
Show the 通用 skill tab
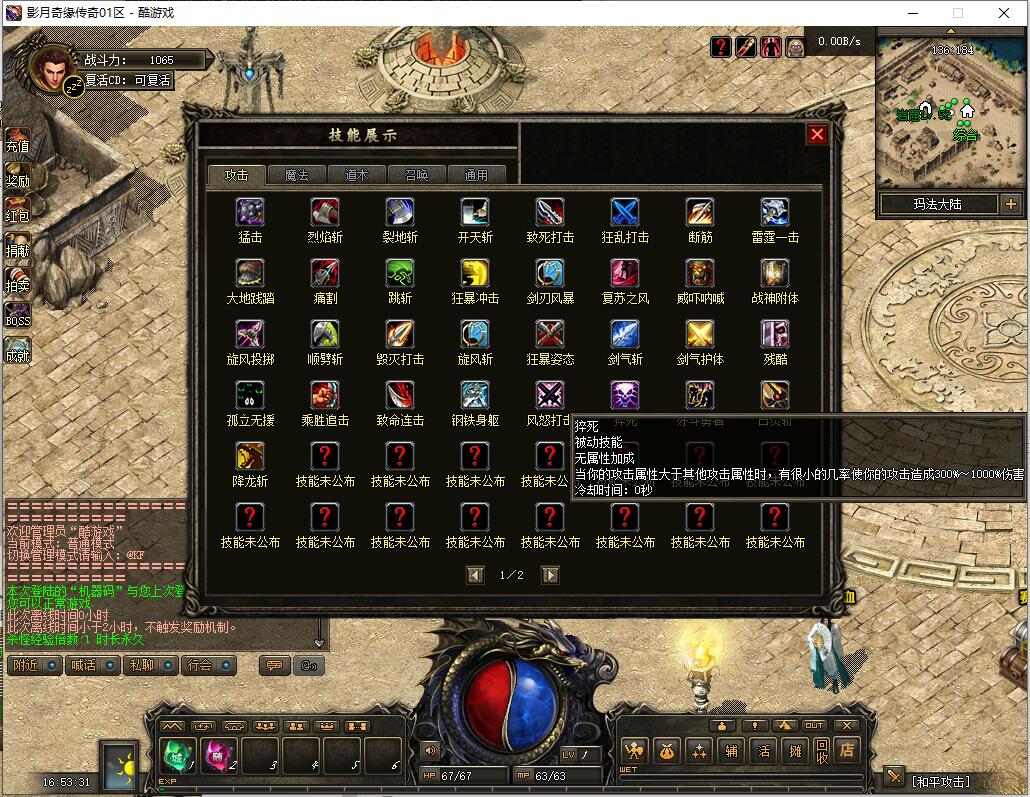[476, 175]
